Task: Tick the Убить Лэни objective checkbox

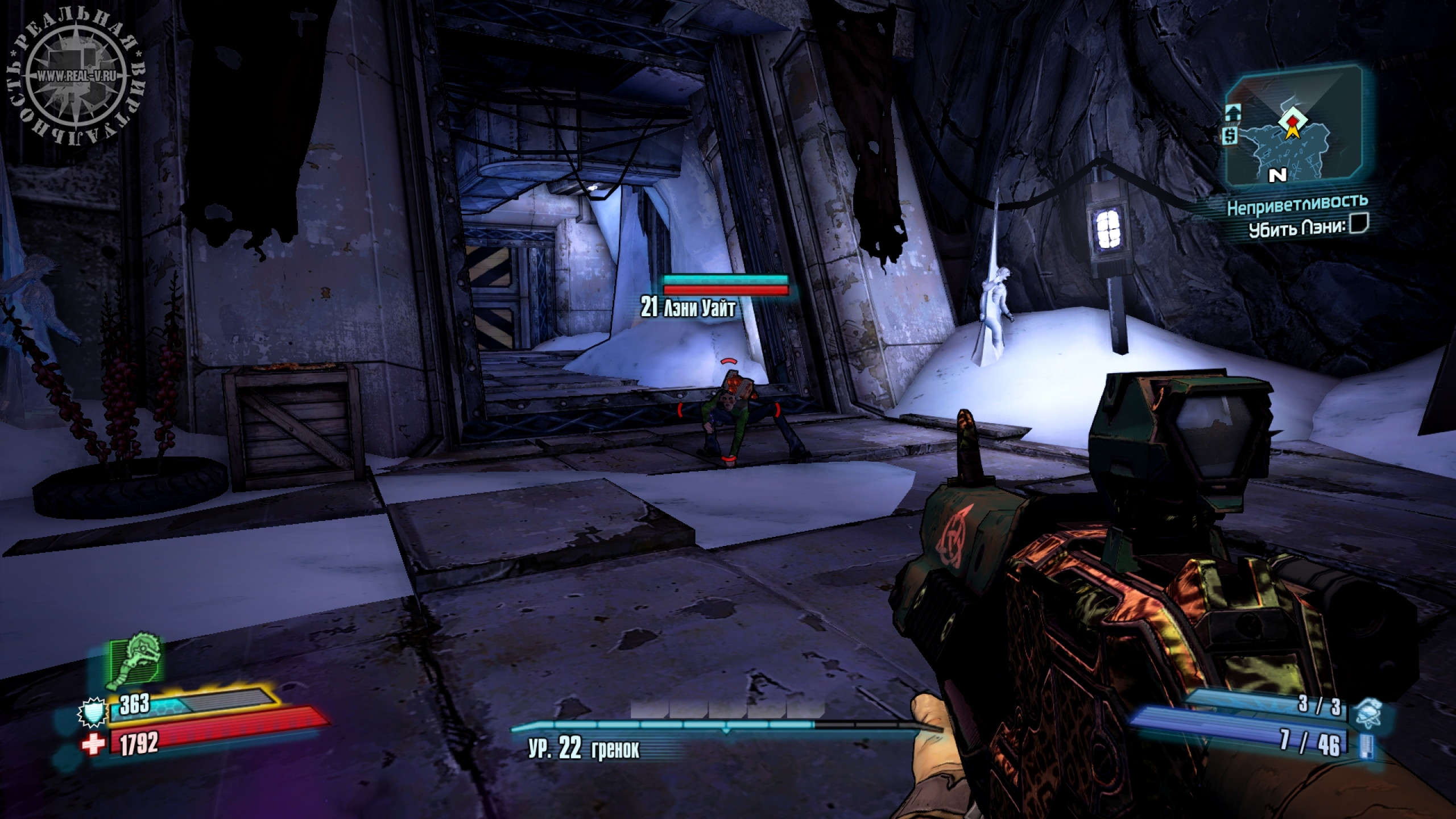Action: tap(1360, 225)
